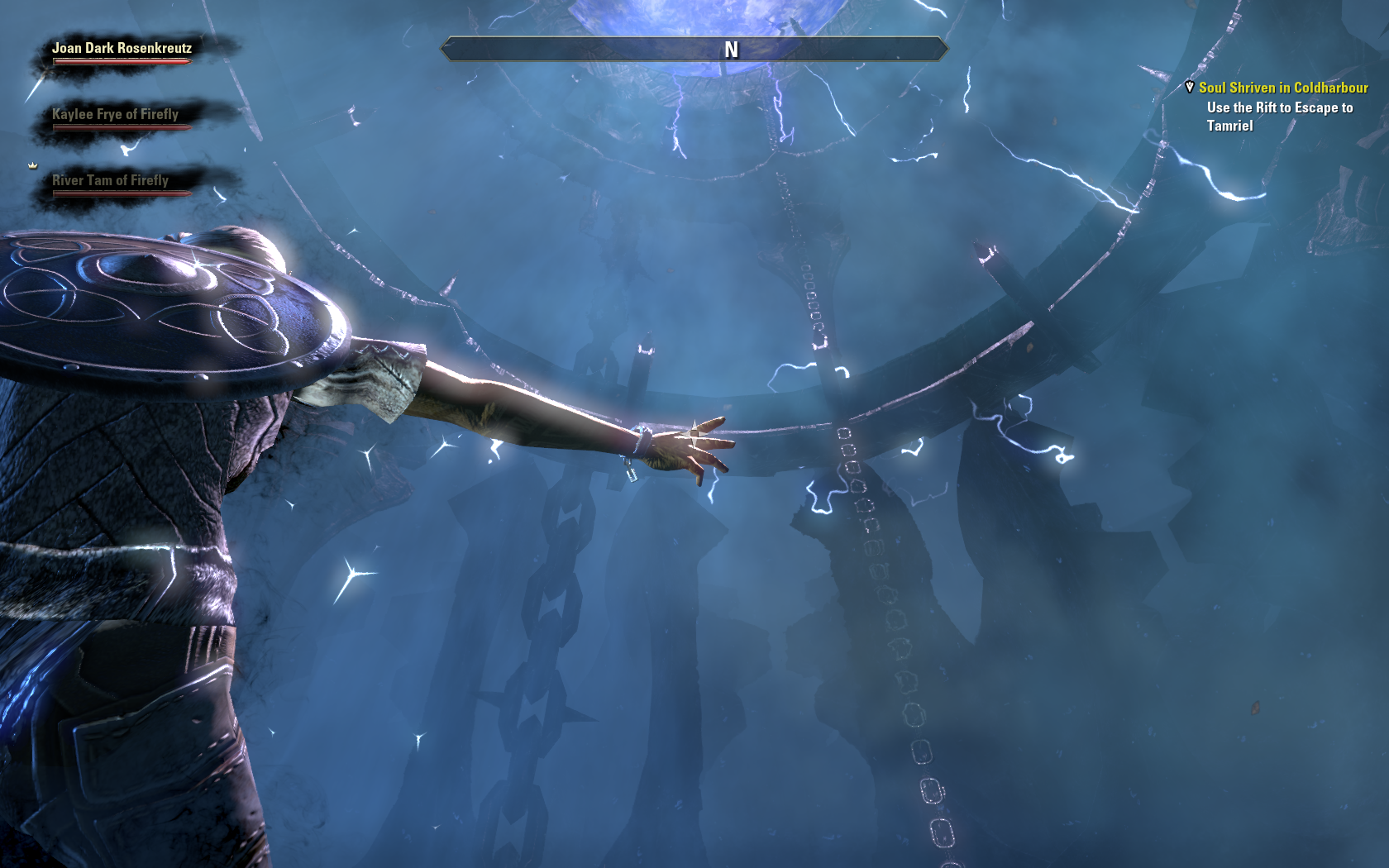Select Kaylee Frye of Firefly group frame

click(x=115, y=115)
